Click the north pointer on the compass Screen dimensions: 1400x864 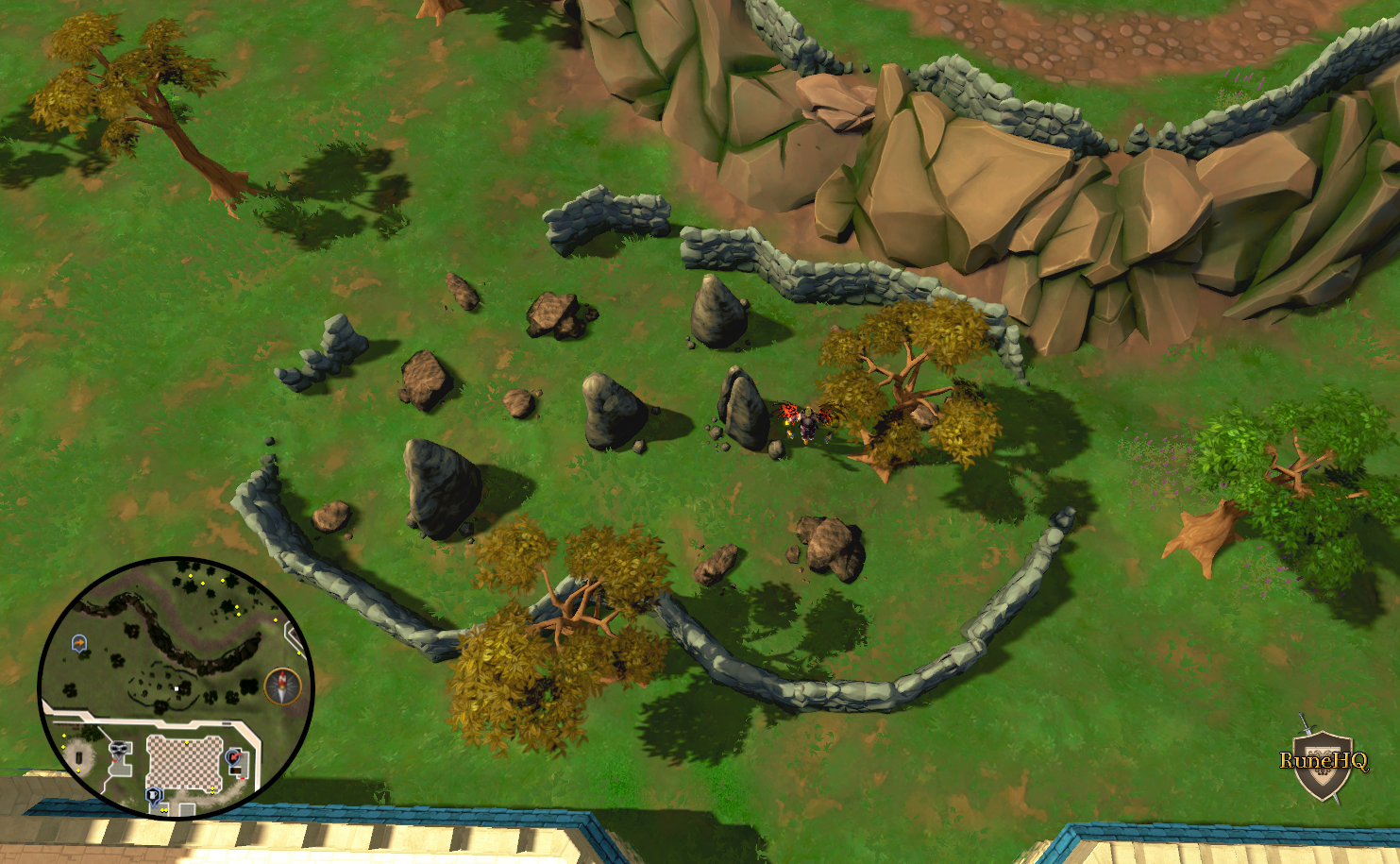[282, 677]
